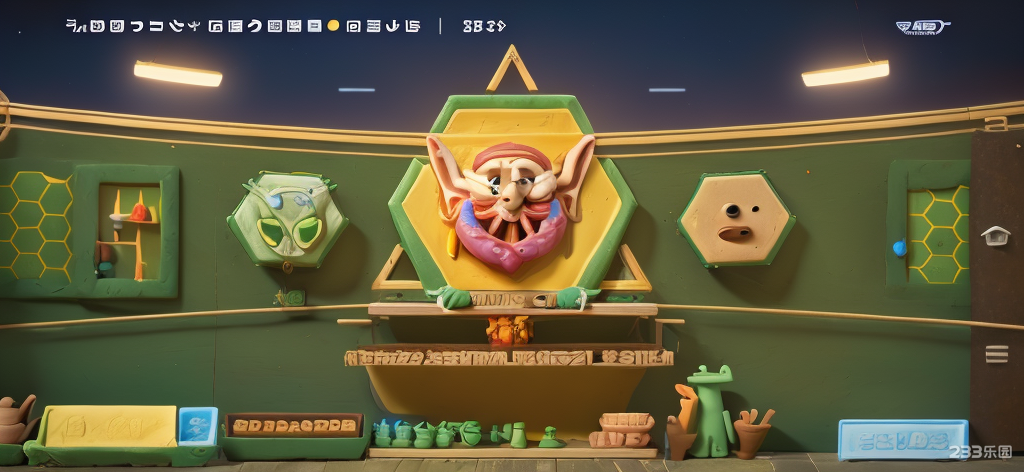Click the light blue sign button
This screenshot has height=472, width=1024.
click(901, 438)
